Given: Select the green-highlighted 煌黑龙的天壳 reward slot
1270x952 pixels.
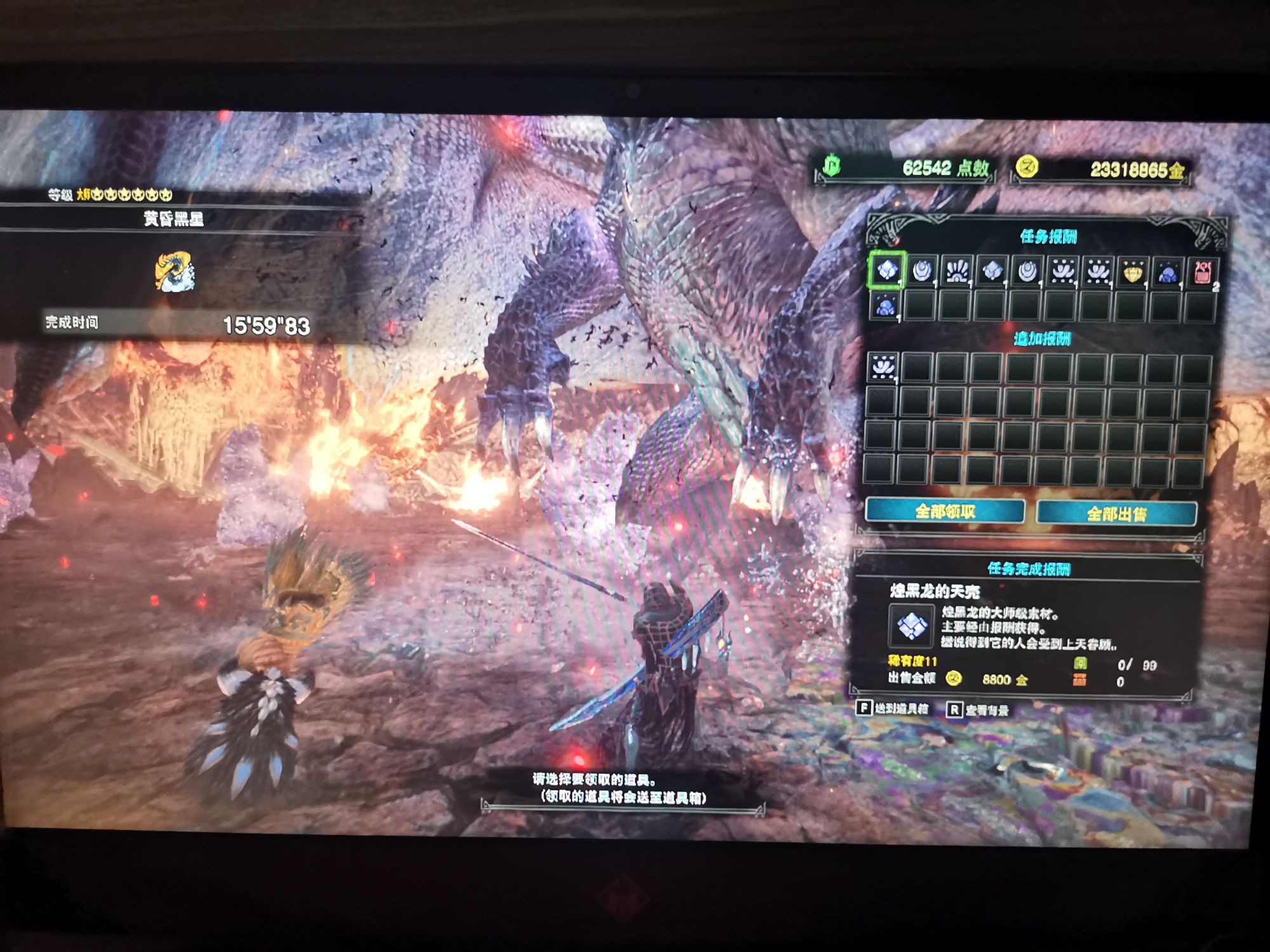Looking at the screenshot, I should [887, 270].
